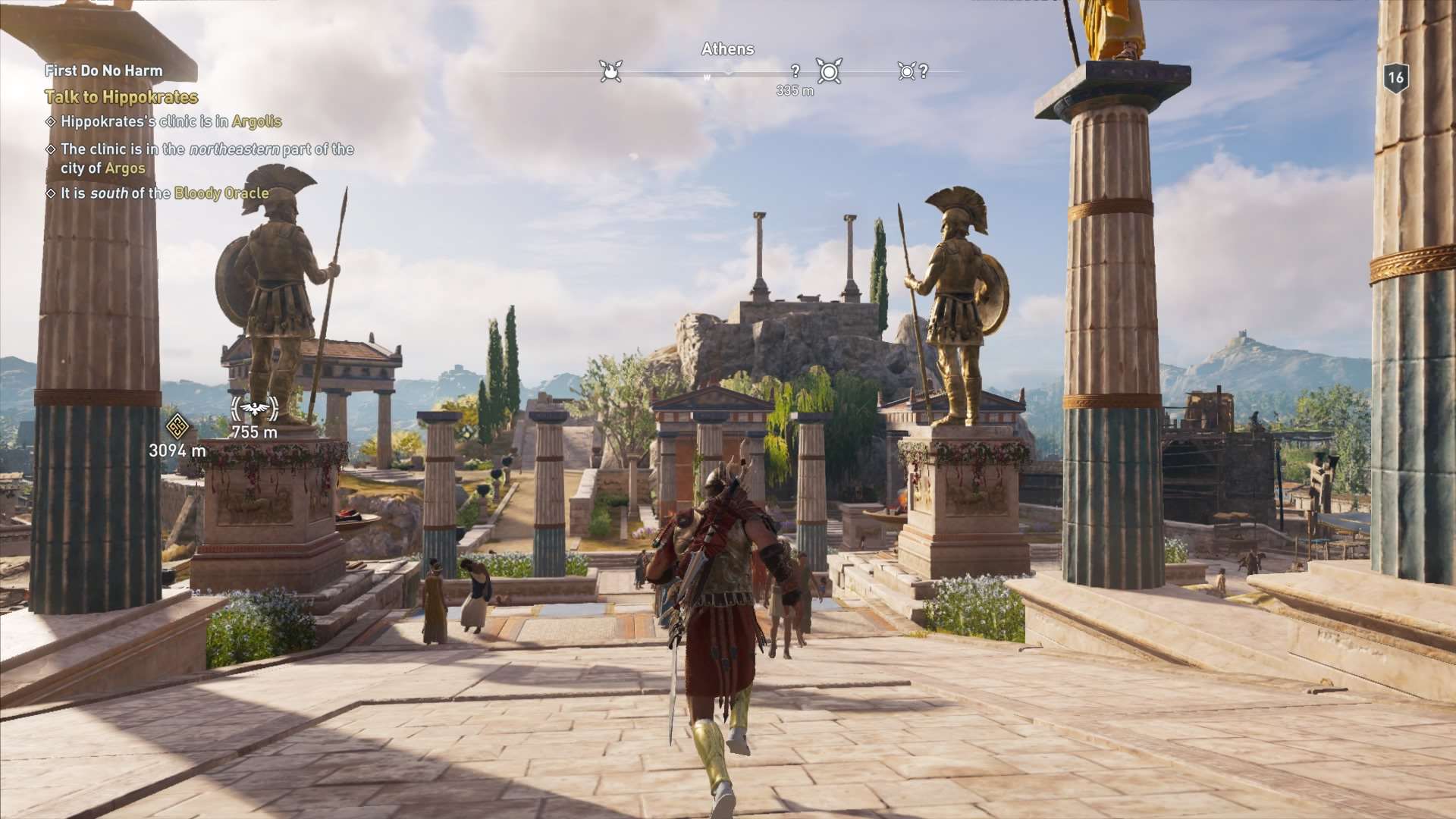1456x819 pixels.
Task: Choose the smaller crossed-spears shield compass marker
Action: (x=906, y=71)
